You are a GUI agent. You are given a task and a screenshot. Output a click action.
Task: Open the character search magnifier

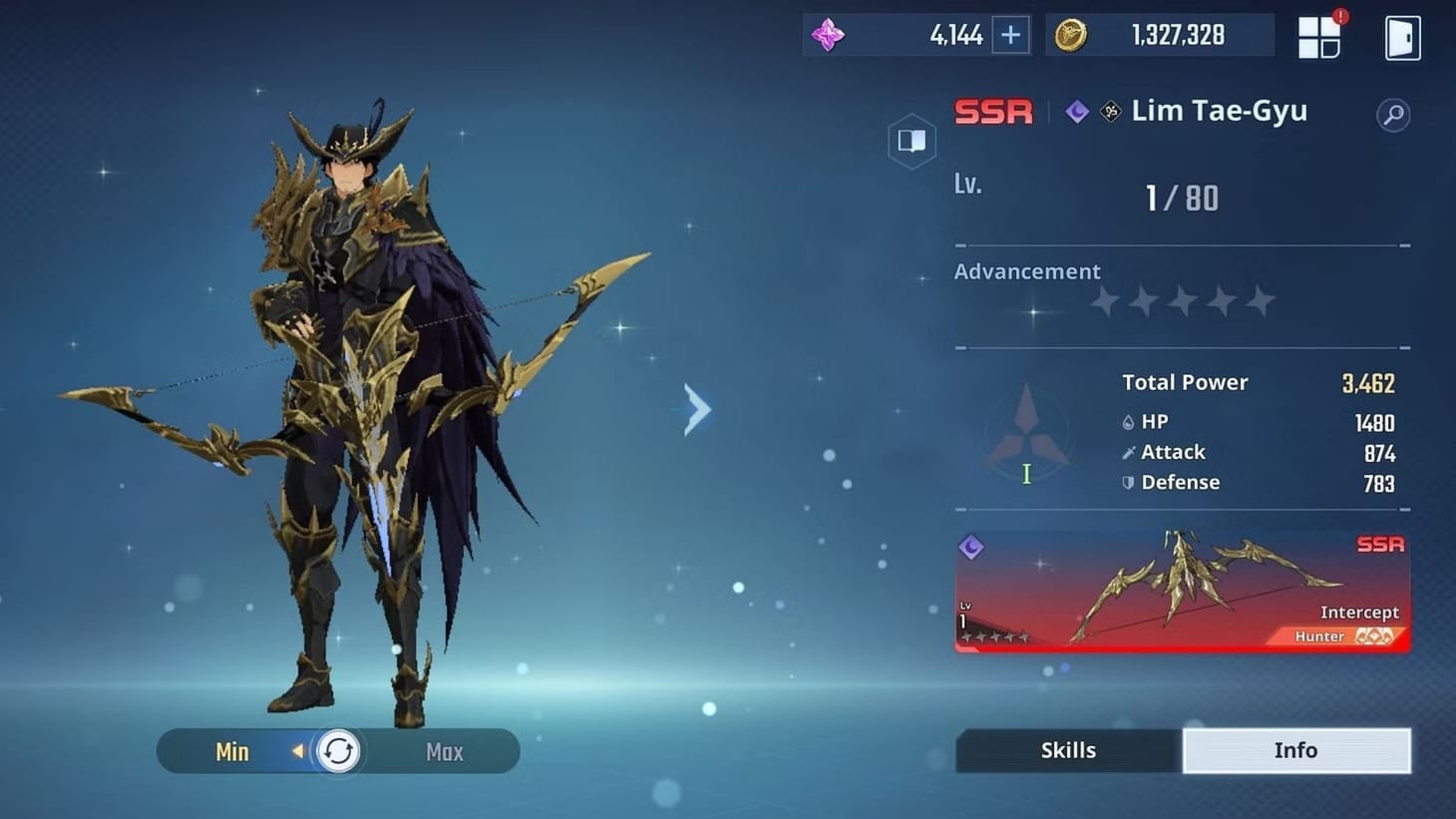1394,115
